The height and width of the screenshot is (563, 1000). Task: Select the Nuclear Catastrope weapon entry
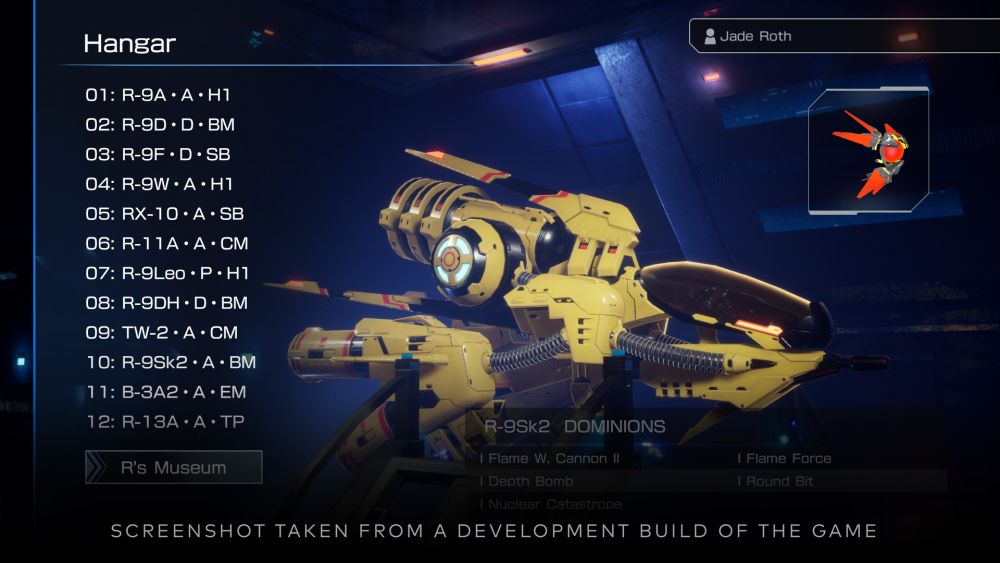pyautogui.click(x=551, y=504)
